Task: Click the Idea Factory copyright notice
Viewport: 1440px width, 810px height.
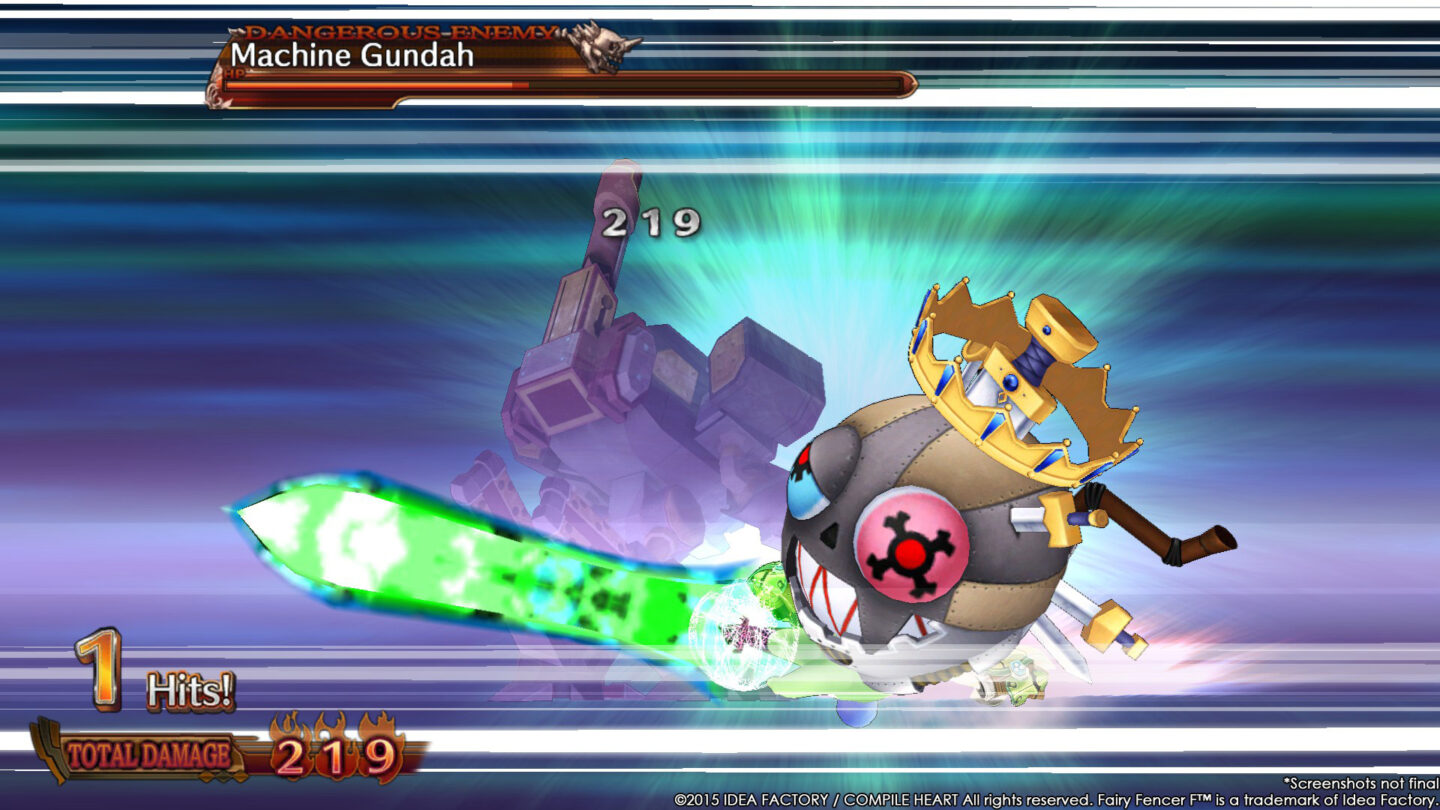Action: tap(1055, 800)
